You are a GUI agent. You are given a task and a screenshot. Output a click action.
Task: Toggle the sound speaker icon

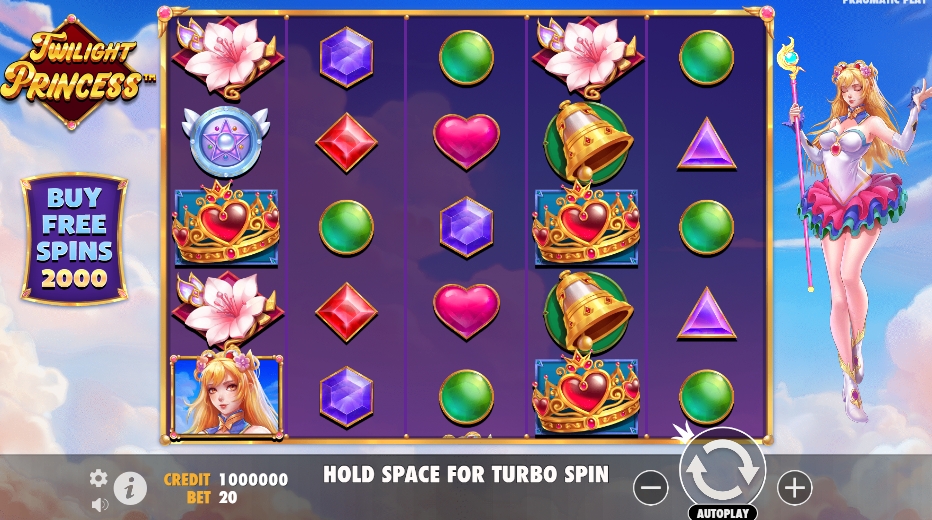(x=99, y=504)
